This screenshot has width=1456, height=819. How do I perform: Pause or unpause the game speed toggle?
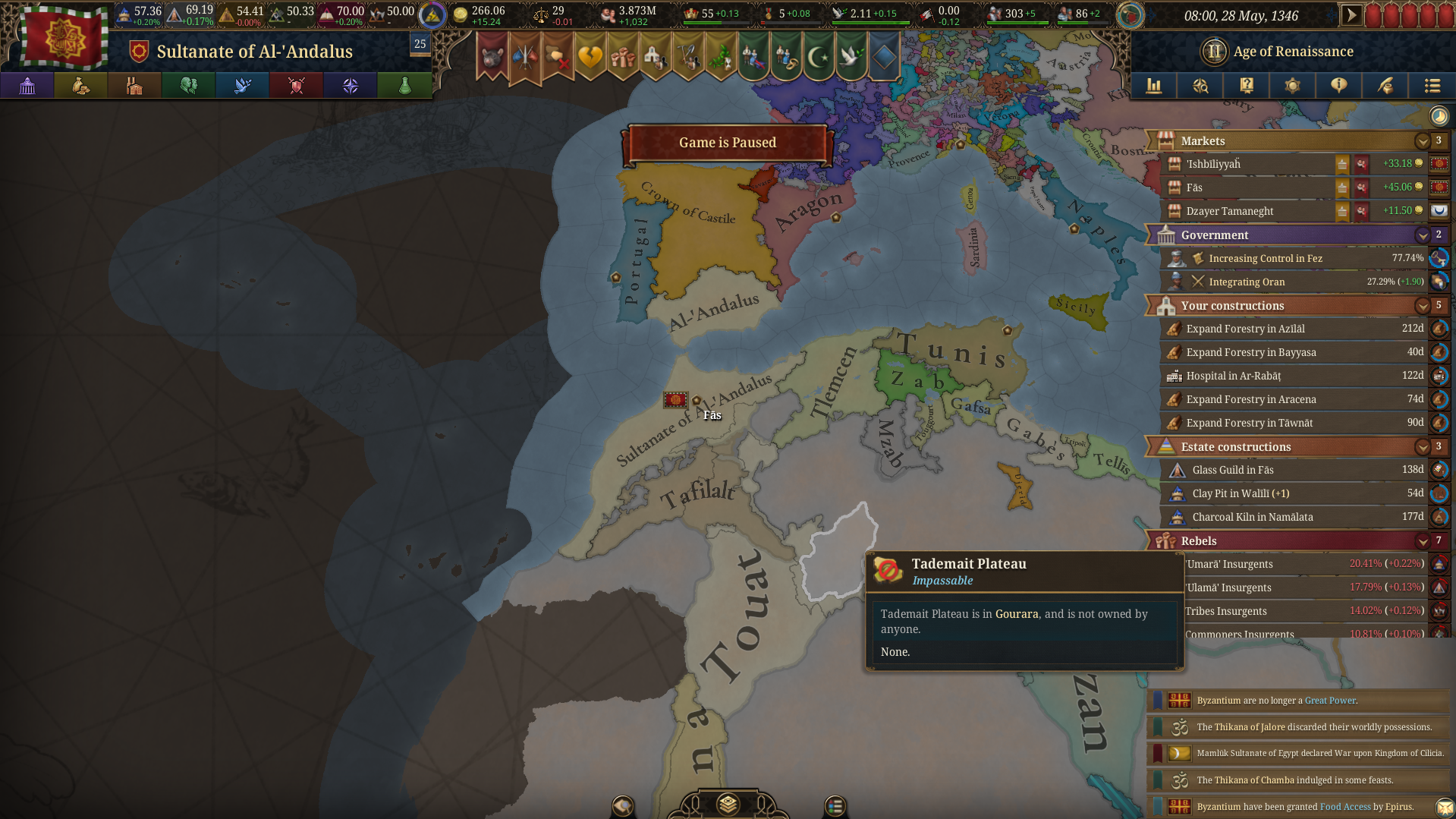(1351, 13)
